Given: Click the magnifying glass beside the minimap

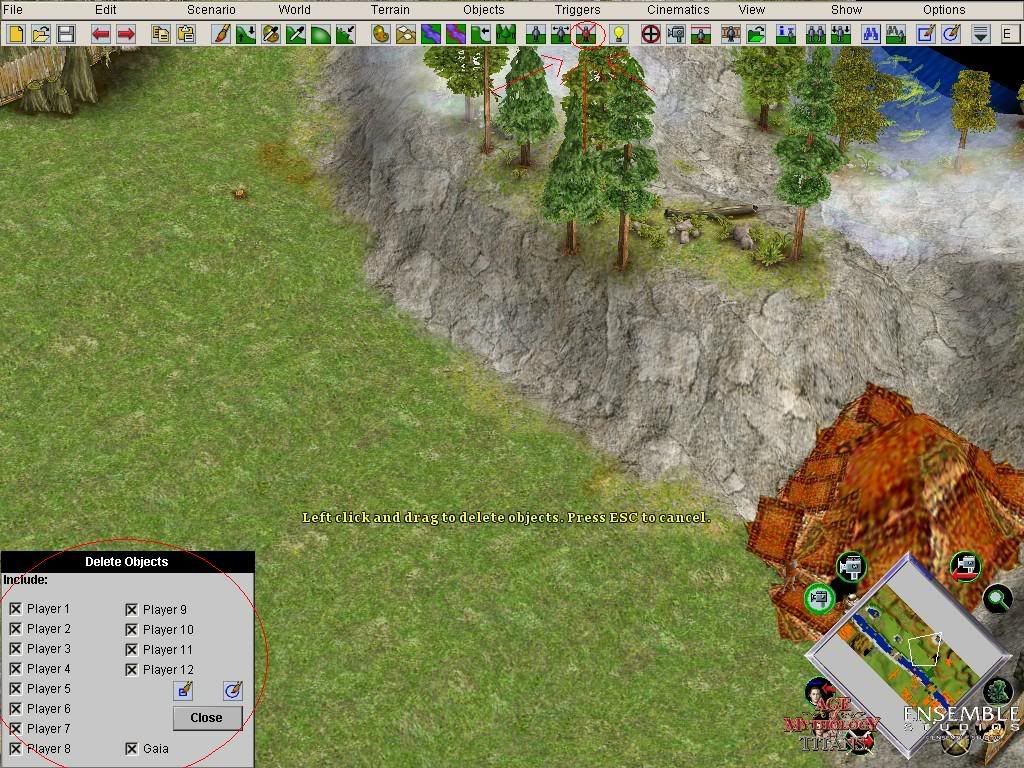Looking at the screenshot, I should point(996,599).
